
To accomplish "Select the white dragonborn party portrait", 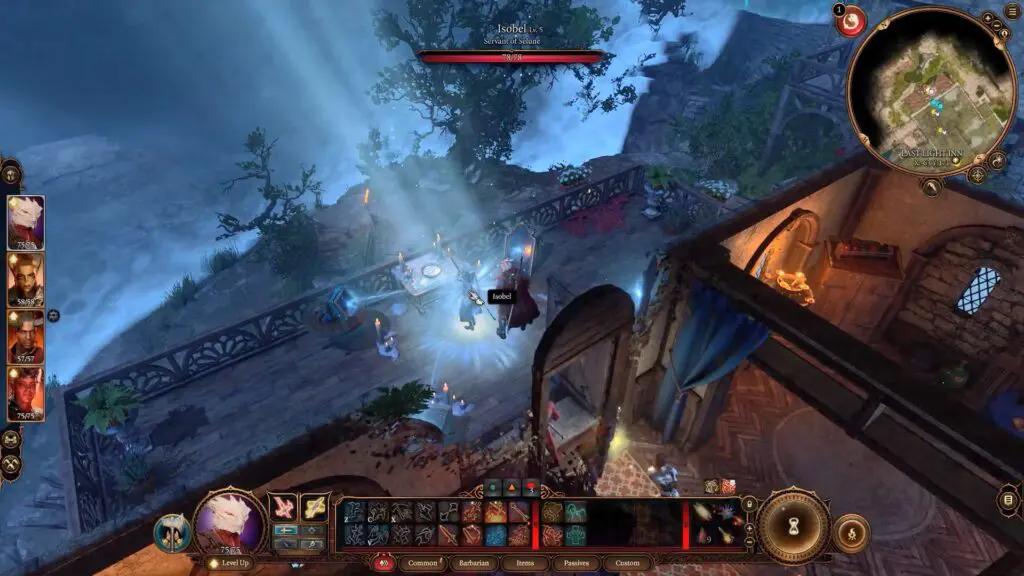I will pyautogui.click(x=26, y=222).
